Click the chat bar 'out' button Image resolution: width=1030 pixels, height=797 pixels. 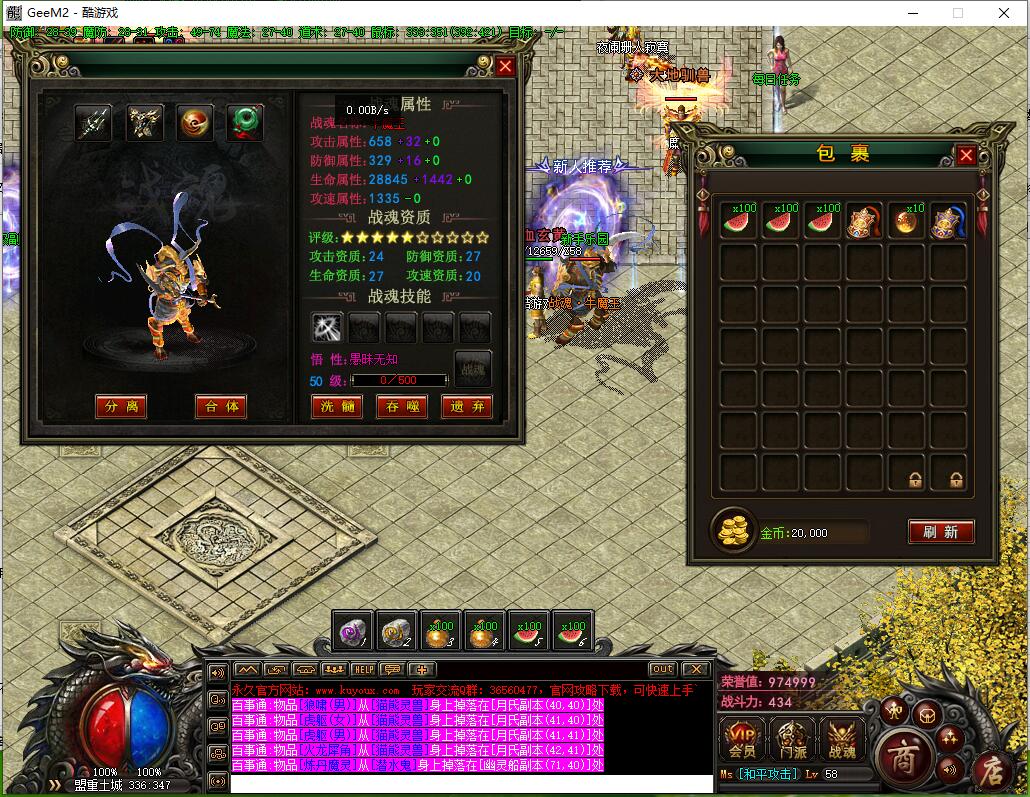click(x=662, y=669)
